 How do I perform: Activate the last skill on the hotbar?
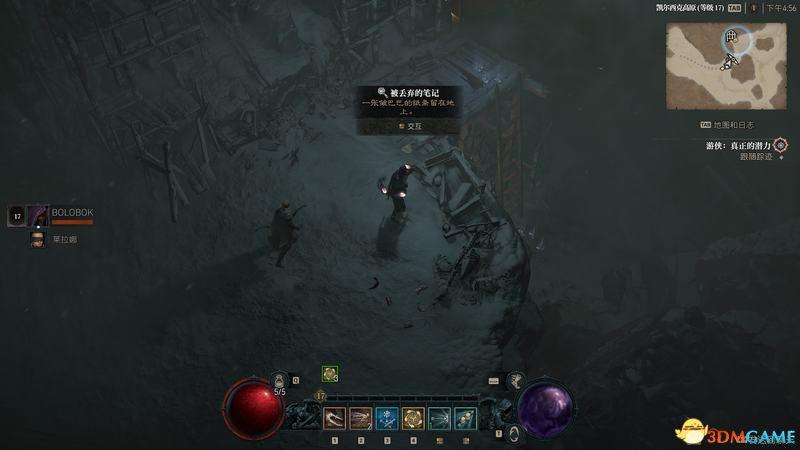(x=464, y=418)
